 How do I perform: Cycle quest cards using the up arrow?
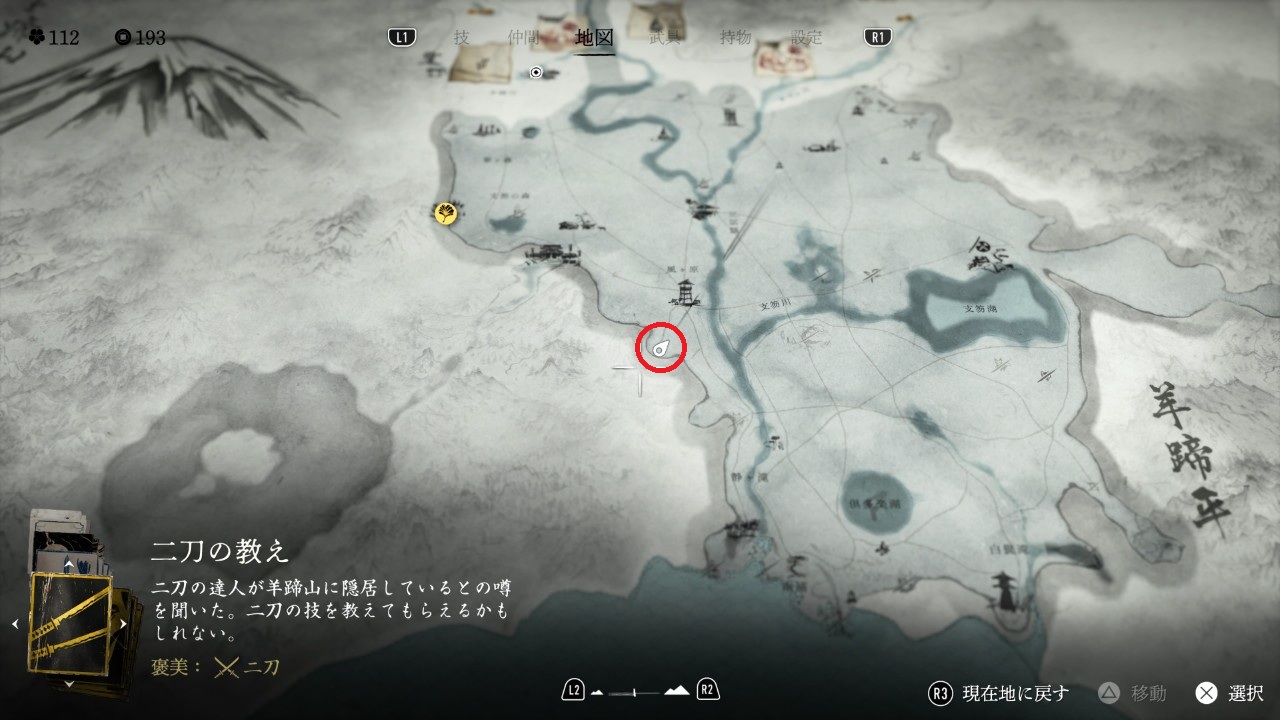[69, 565]
